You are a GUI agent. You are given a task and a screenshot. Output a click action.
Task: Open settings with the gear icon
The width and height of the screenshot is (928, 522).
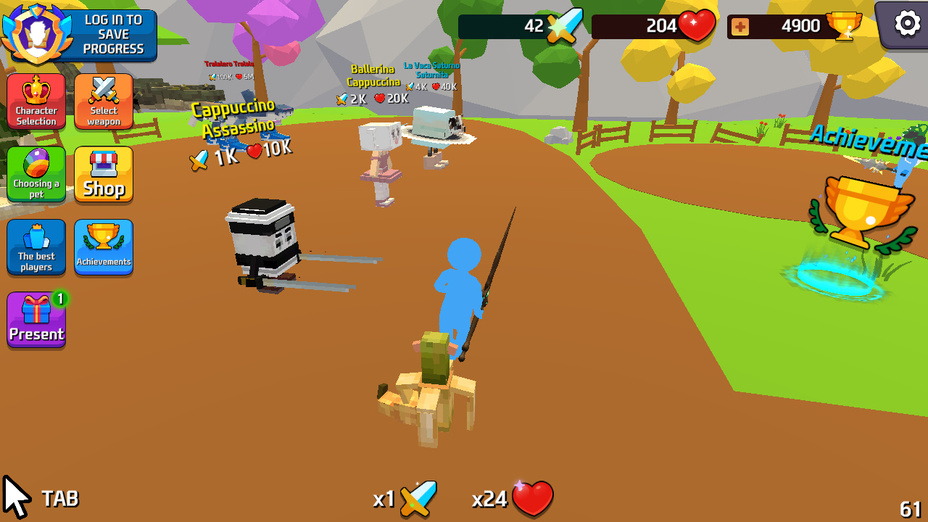906,23
